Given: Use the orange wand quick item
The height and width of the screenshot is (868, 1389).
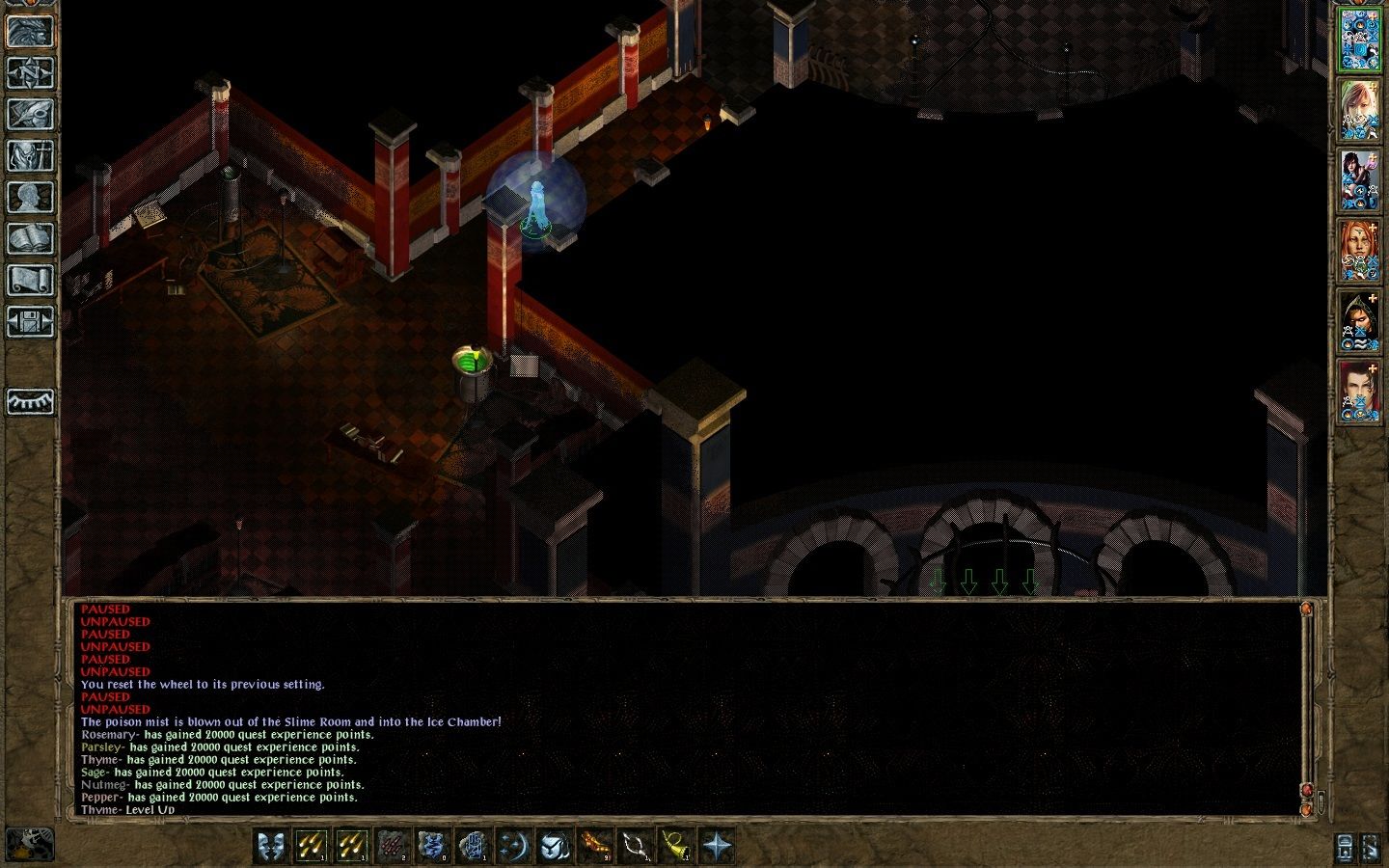Looking at the screenshot, I should pyautogui.click(x=595, y=846).
